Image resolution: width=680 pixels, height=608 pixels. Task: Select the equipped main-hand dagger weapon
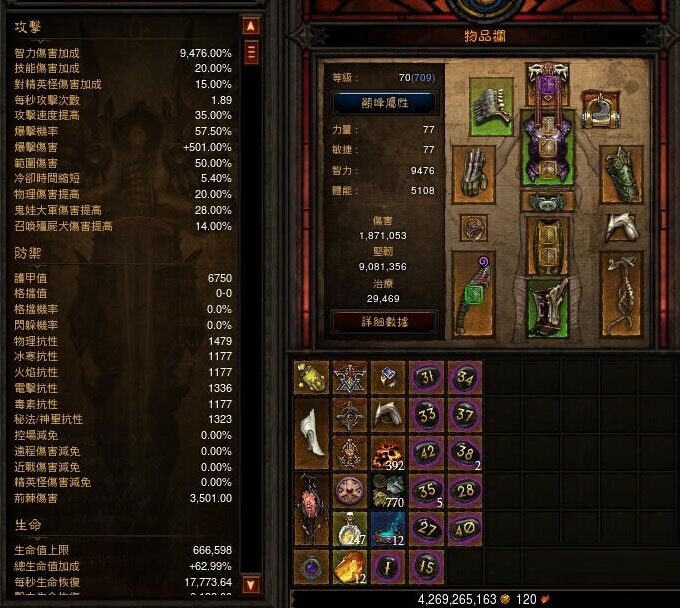pyautogui.click(x=473, y=294)
